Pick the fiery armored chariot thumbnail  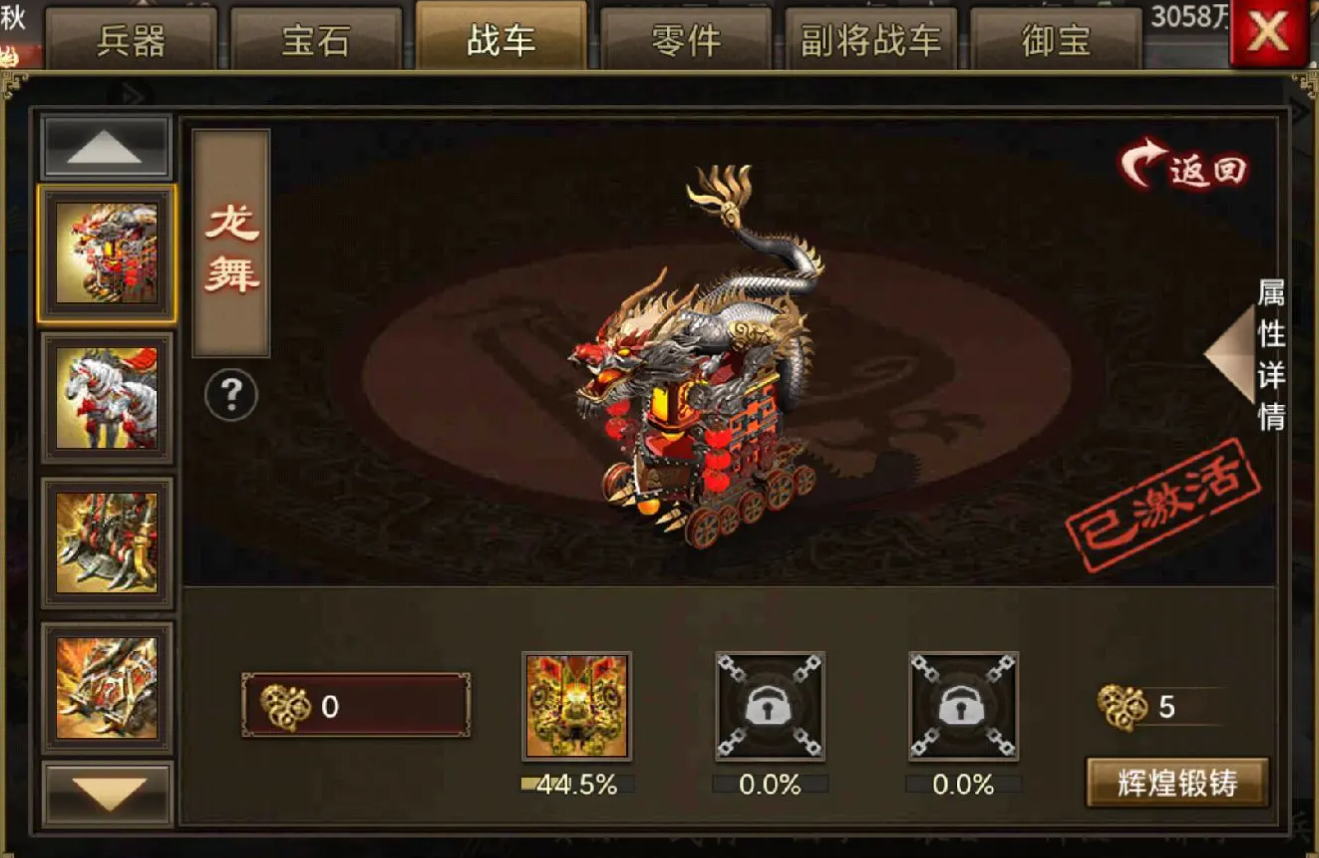pos(107,688)
